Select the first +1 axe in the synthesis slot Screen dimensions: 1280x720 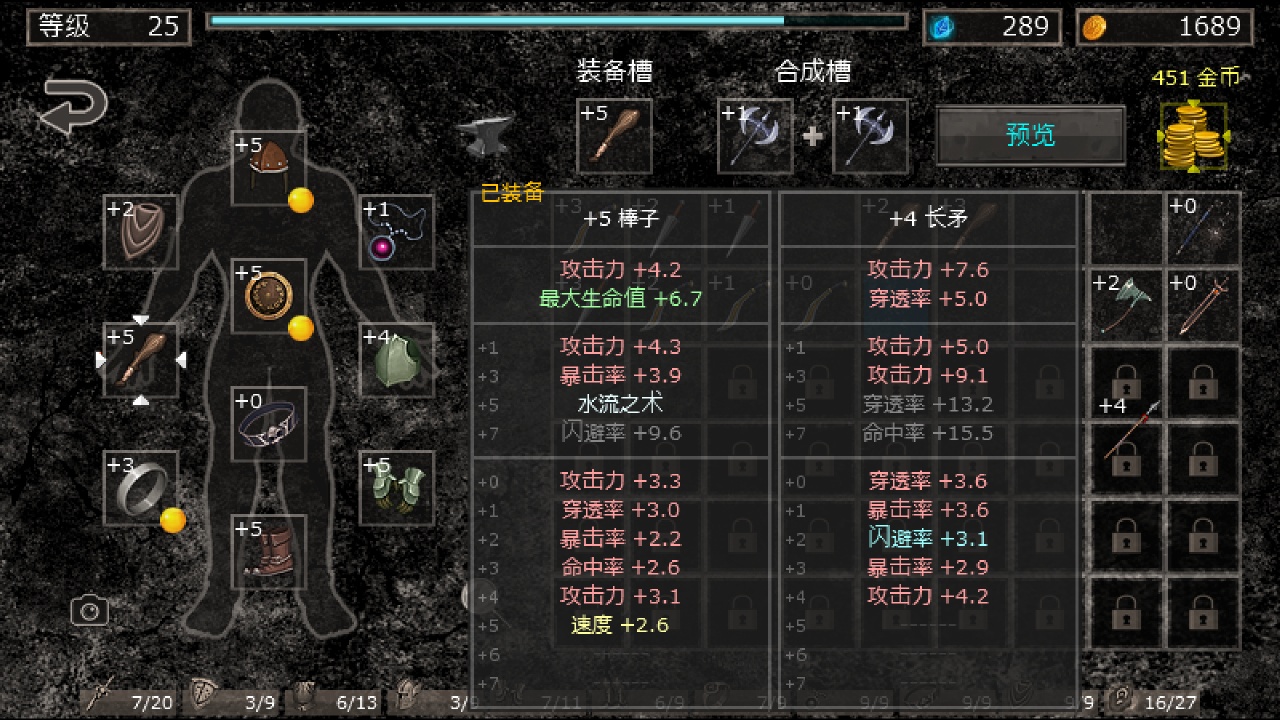pyautogui.click(x=755, y=135)
